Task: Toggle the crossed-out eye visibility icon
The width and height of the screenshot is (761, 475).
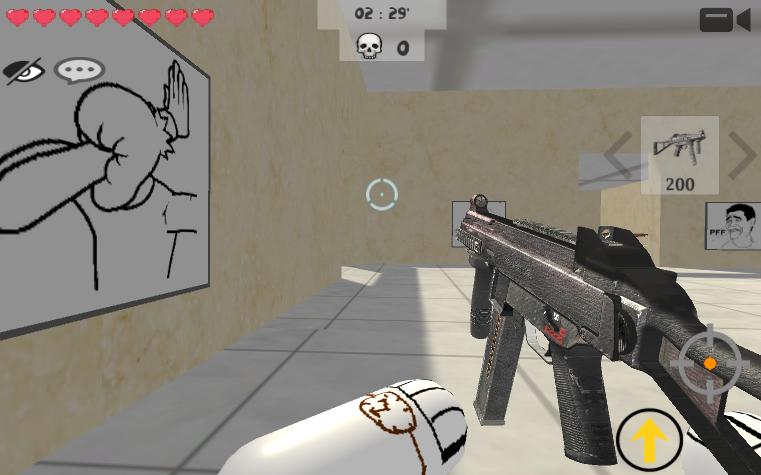Action: pyautogui.click(x=25, y=70)
